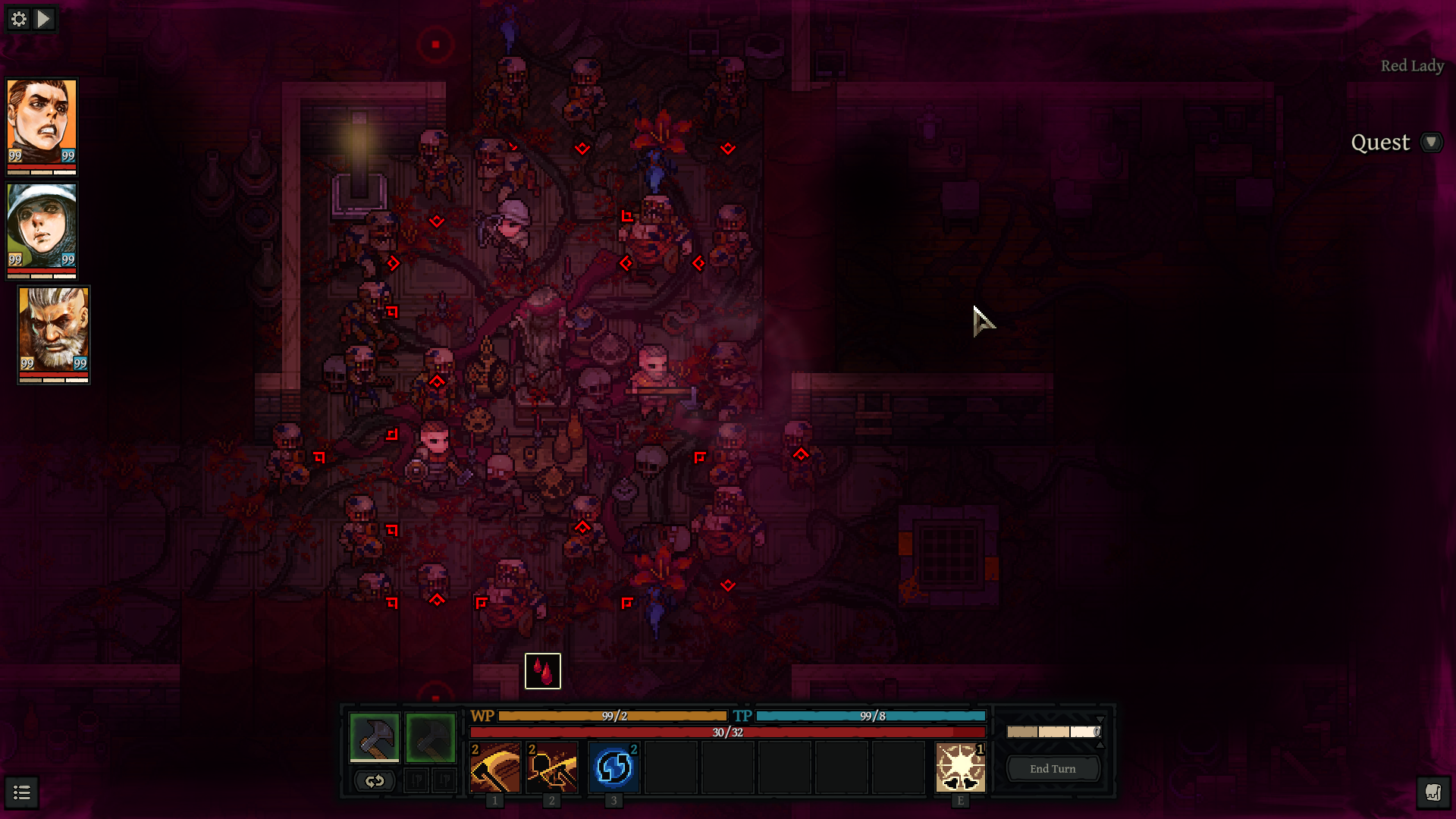The width and height of the screenshot is (1456, 819).
Task: Activate the white burst stomp ability
Action: click(960, 767)
